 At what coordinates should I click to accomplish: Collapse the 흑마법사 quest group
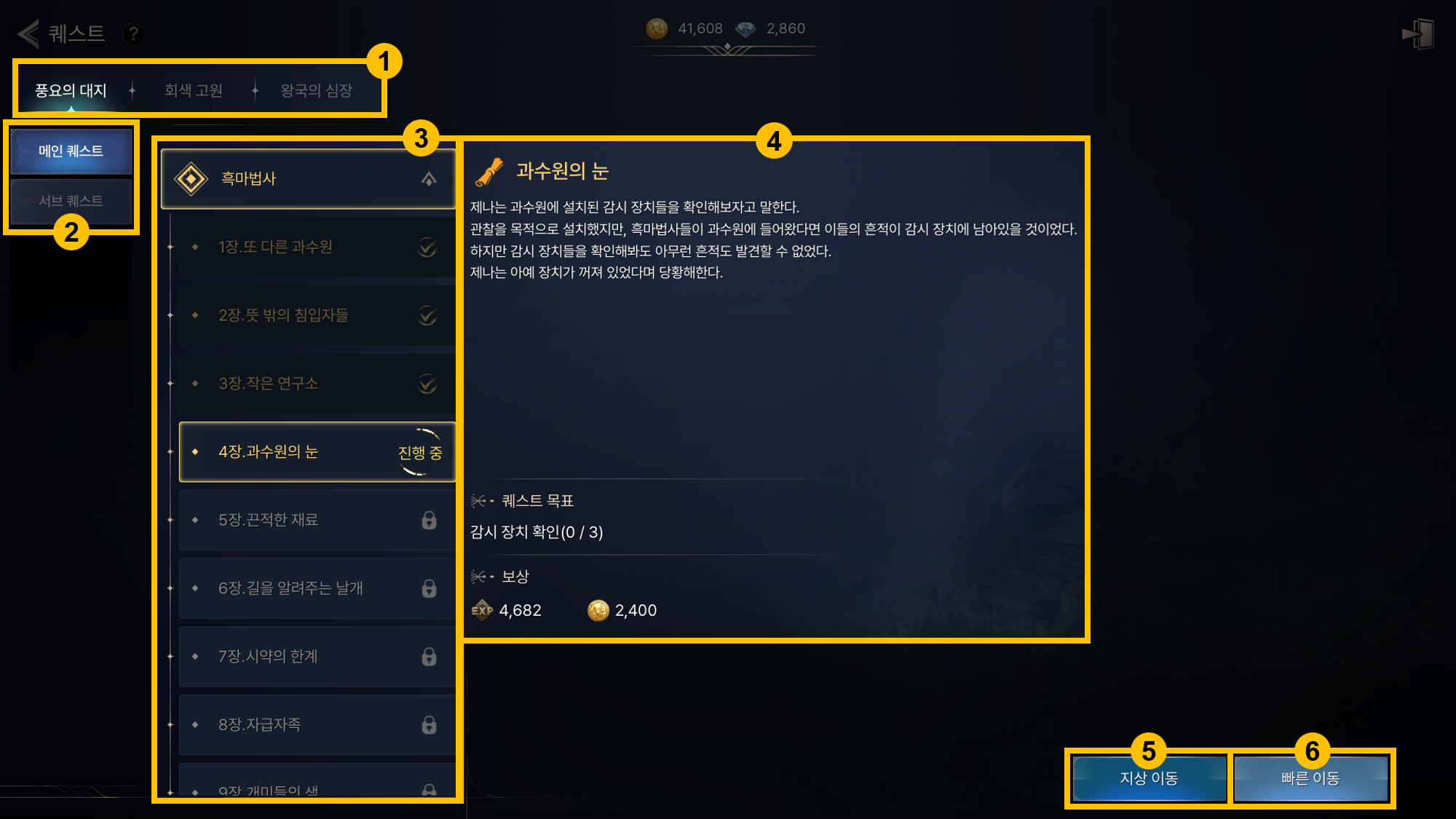(x=429, y=179)
